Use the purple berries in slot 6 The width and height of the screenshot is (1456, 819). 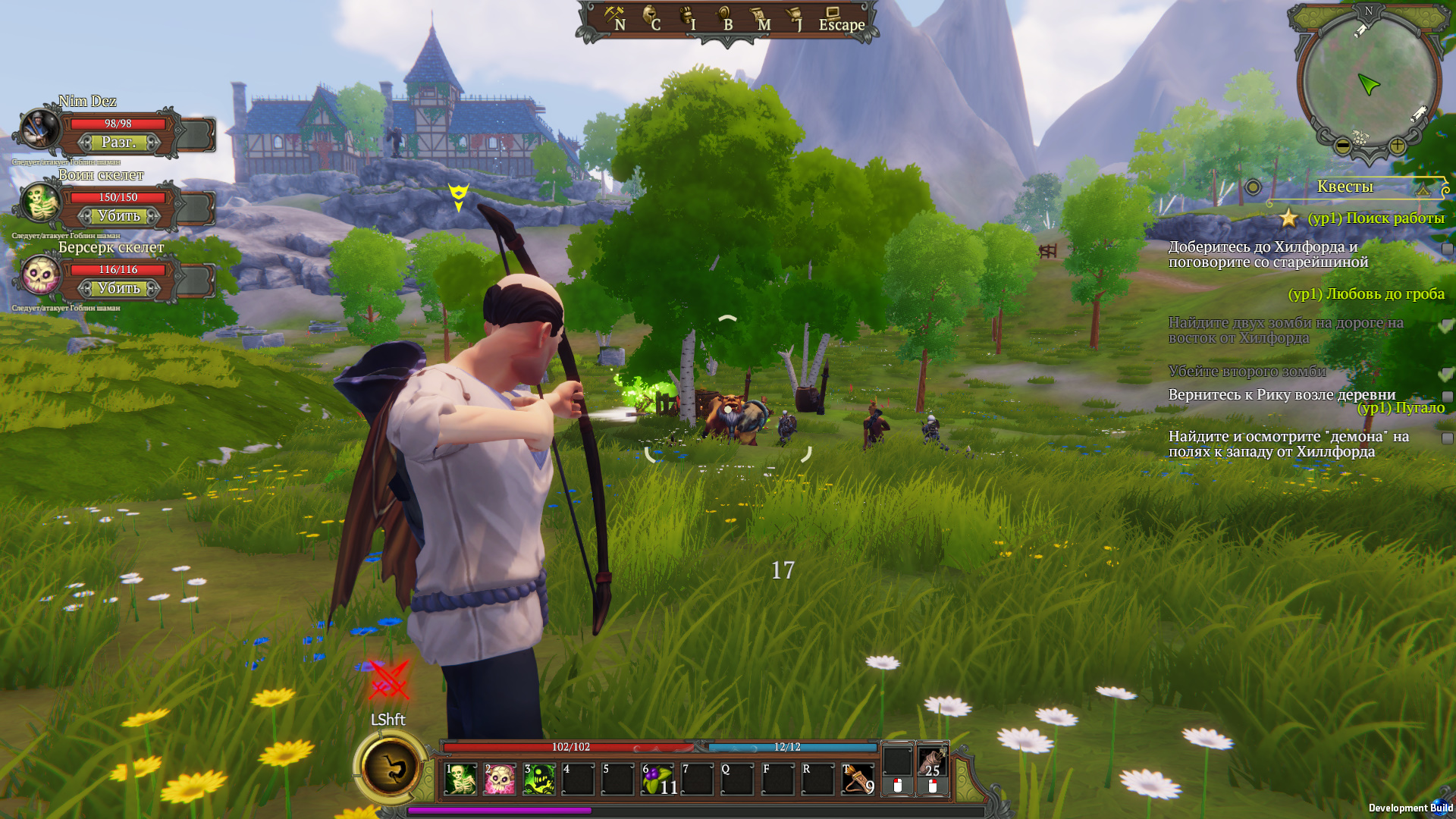click(657, 780)
